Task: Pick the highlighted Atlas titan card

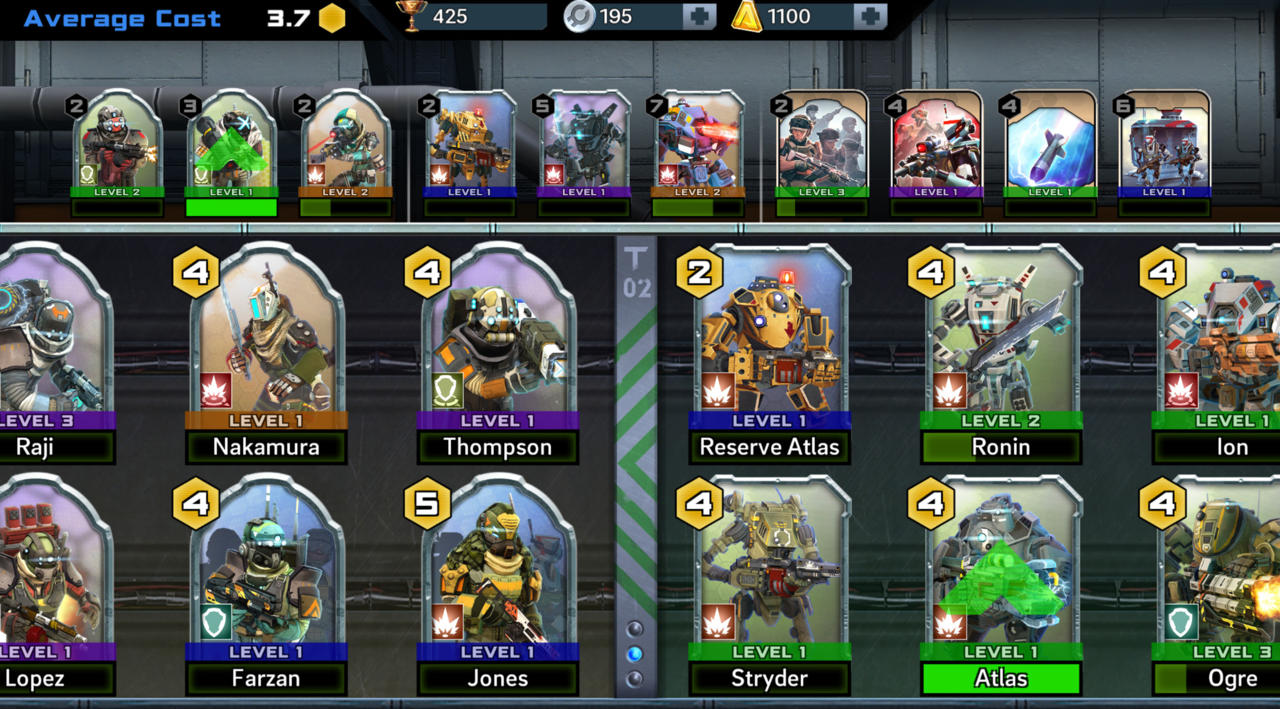Action: click(x=1001, y=575)
